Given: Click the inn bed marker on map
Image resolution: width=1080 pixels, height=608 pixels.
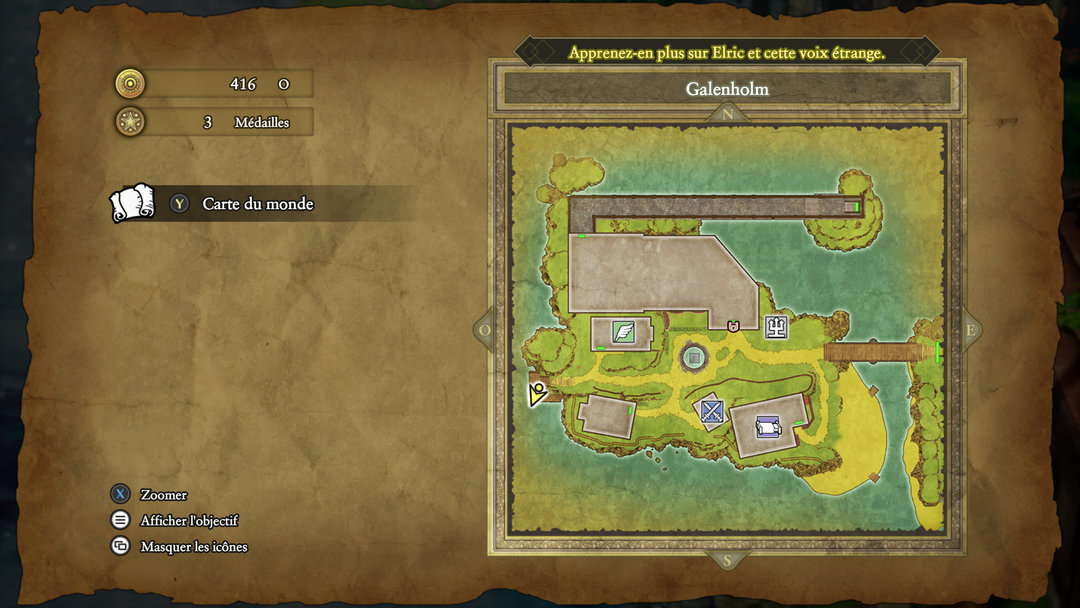Looking at the screenshot, I should click(x=768, y=427).
